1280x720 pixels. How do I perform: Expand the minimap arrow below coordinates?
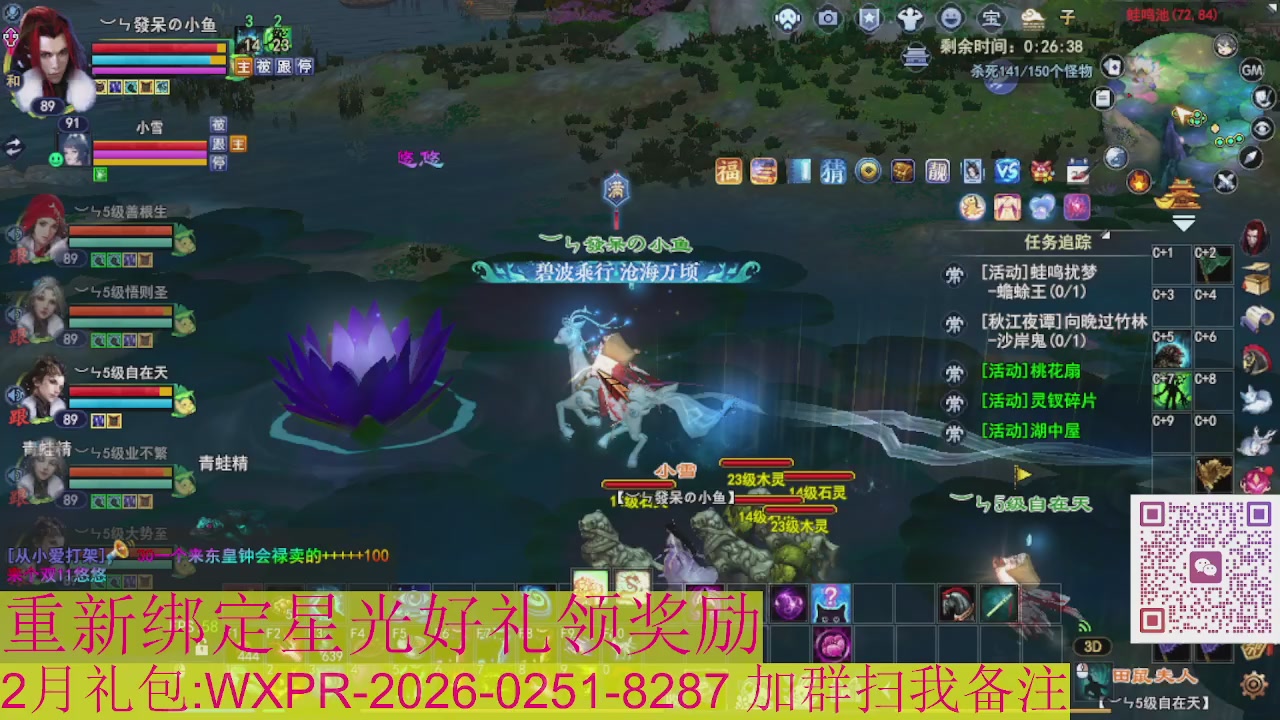[1186, 224]
